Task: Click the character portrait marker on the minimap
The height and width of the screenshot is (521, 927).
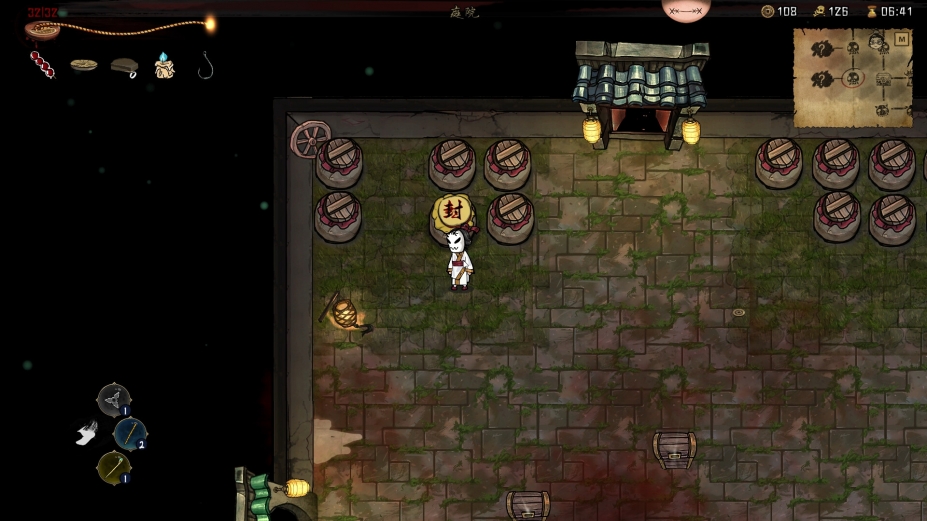Action: [x=876, y=41]
